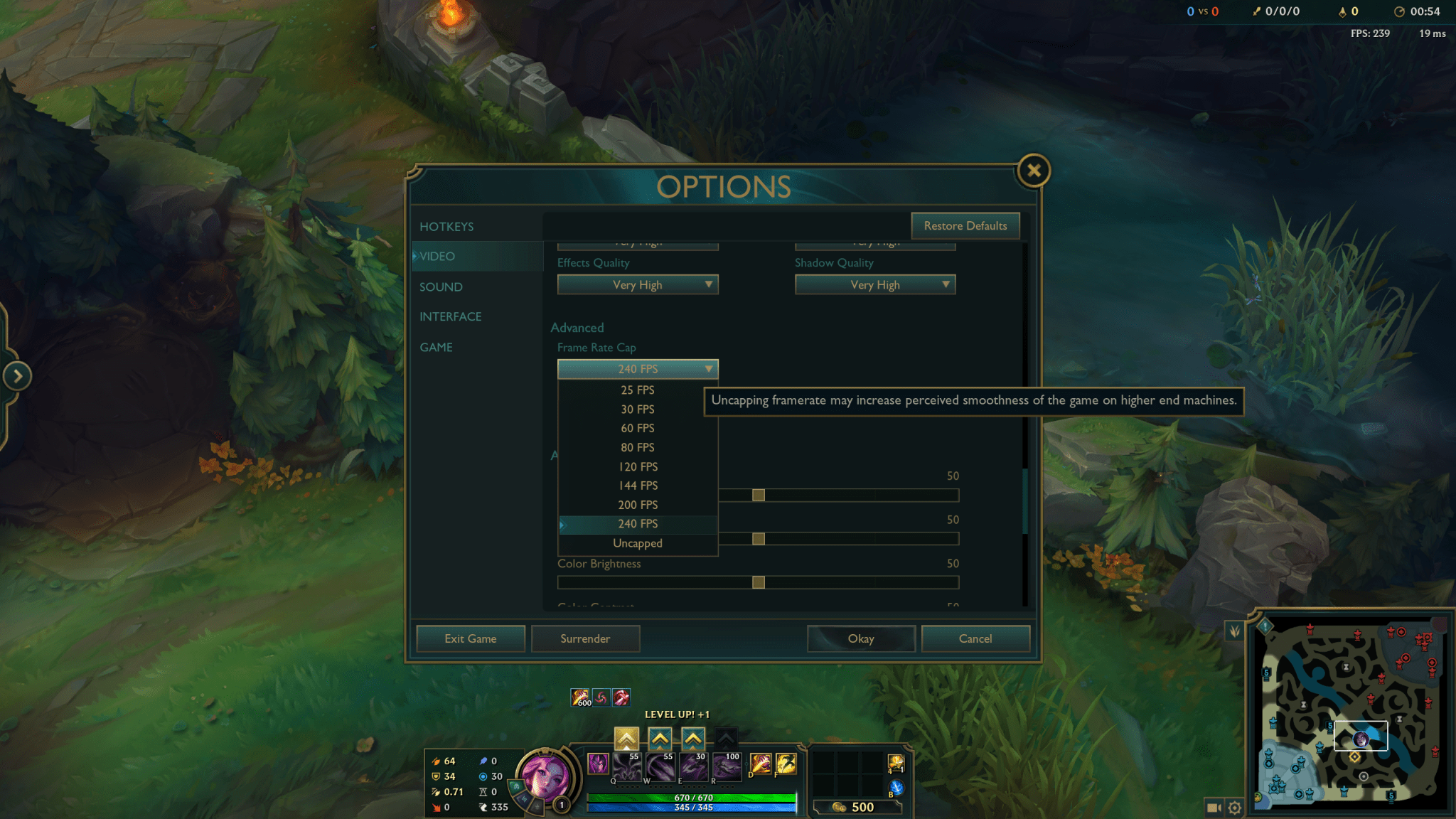
Task: Pick the Uncapped frame rate option
Action: (637, 544)
